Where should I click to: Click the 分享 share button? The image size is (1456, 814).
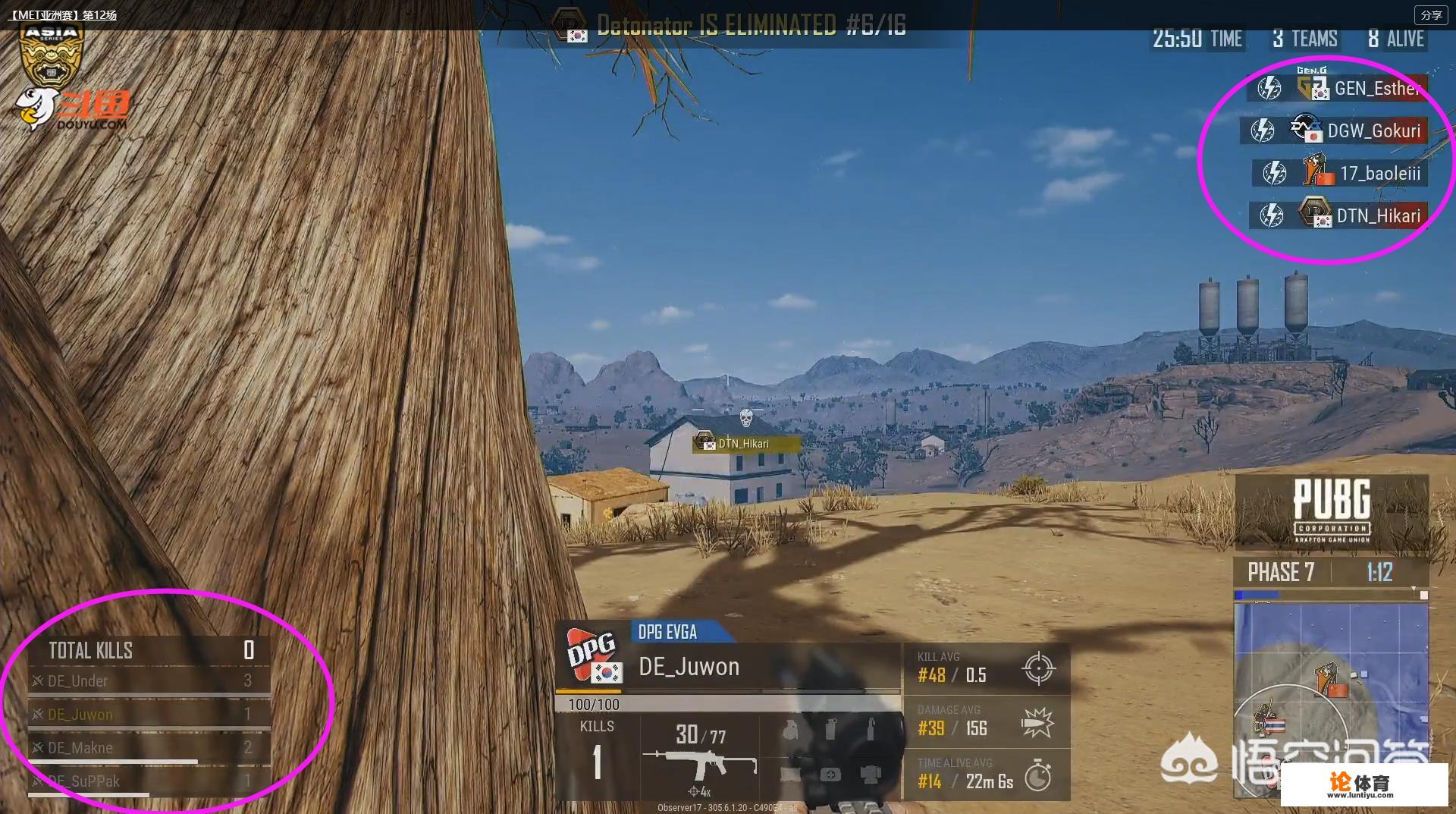click(1430, 14)
